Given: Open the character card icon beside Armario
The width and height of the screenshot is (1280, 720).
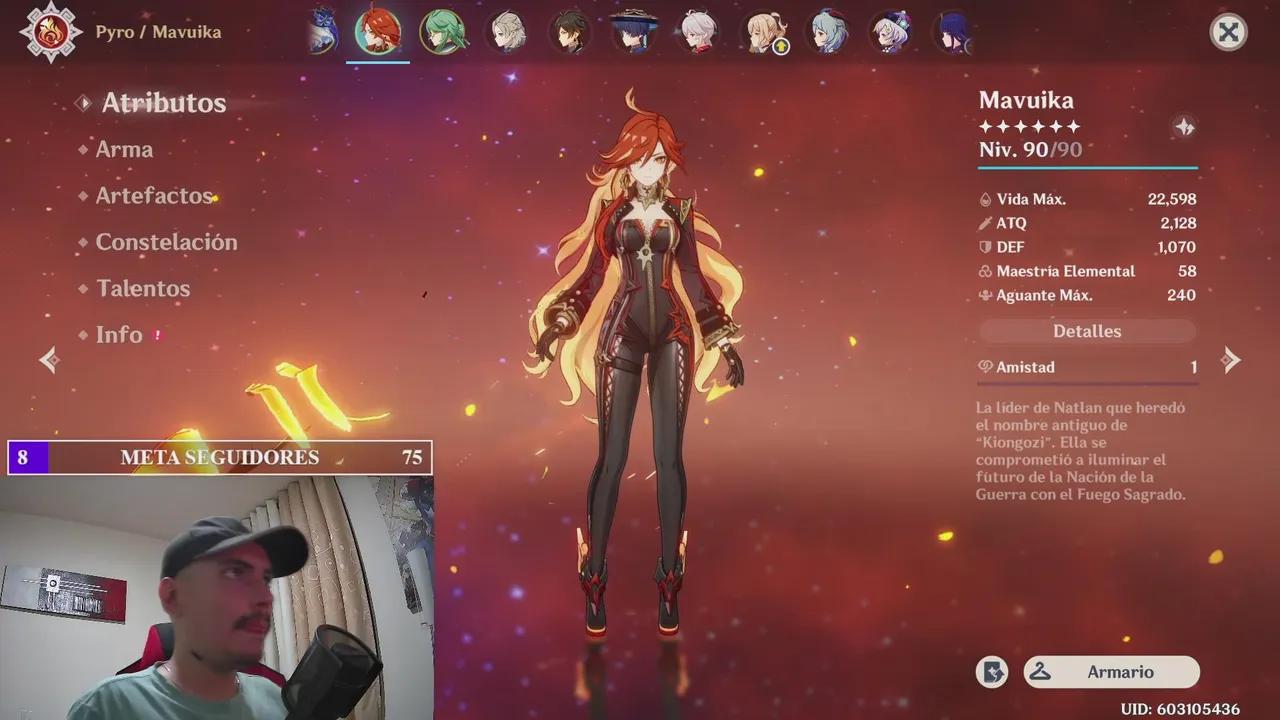Looking at the screenshot, I should coord(991,672).
